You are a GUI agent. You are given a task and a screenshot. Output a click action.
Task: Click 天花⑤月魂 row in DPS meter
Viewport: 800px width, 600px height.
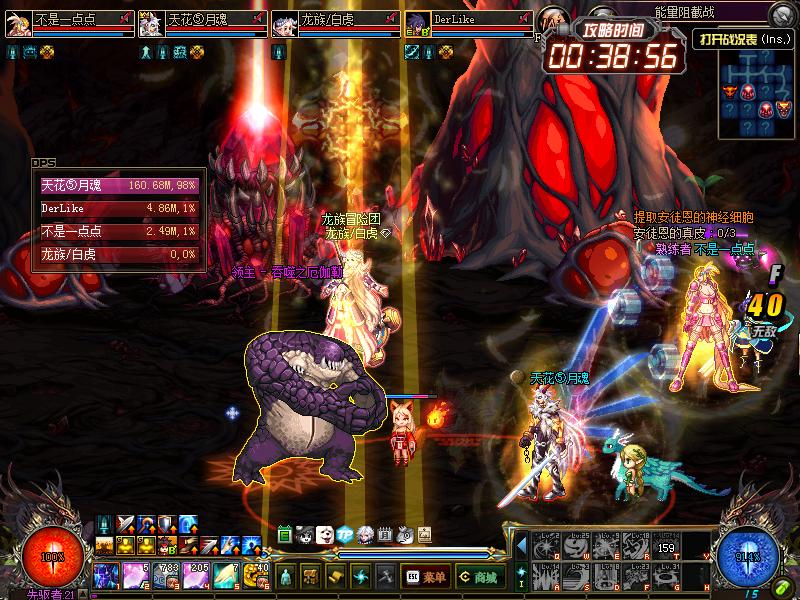click(x=118, y=186)
